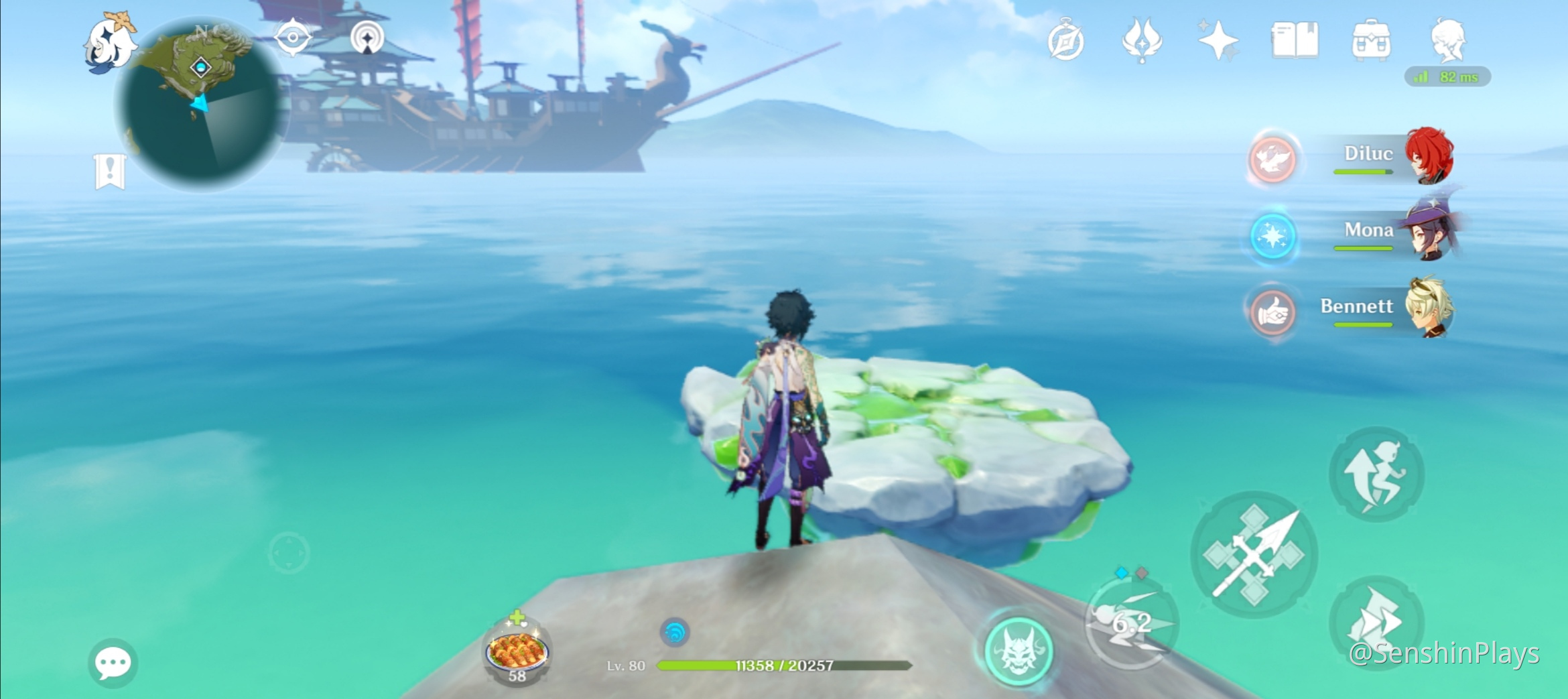The height and width of the screenshot is (699, 1568).
Task: Open the winged events icon
Action: [x=1142, y=40]
